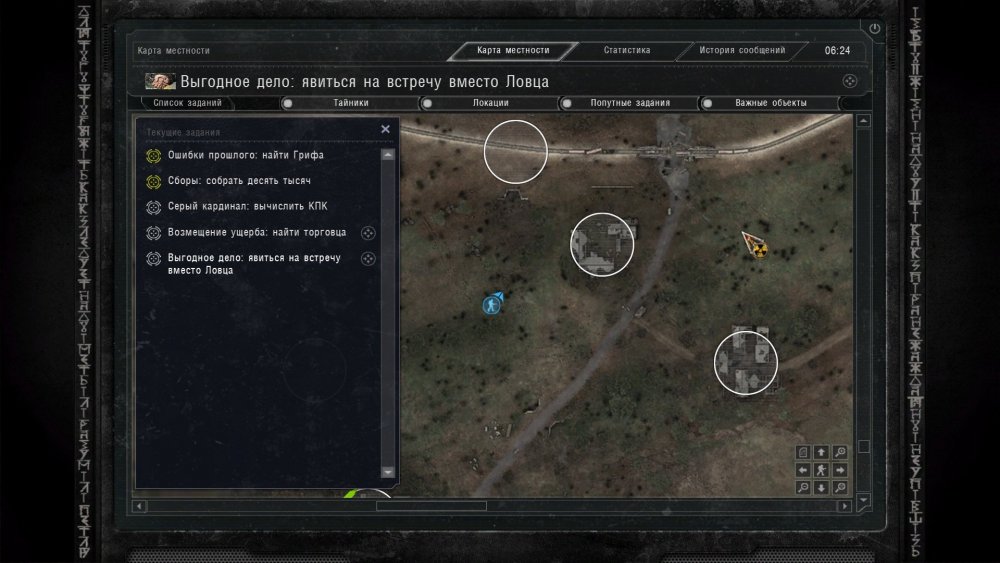Show Возмещение ущерба target on map

pyautogui.click(x=368, y=233)
